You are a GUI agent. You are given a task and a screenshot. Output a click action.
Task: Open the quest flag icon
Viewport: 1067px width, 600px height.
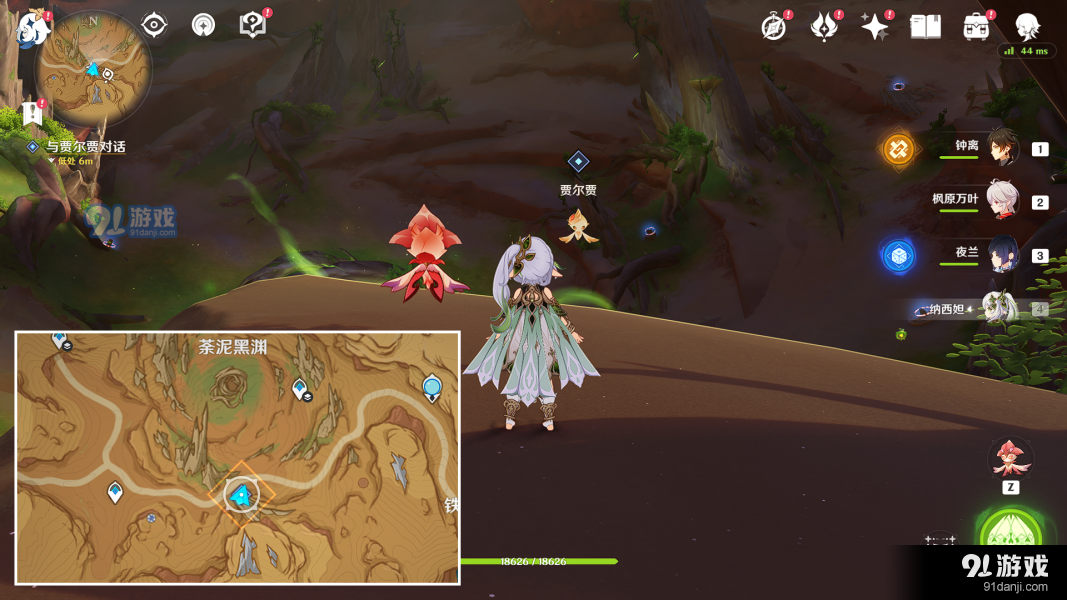tap(33, 113)
